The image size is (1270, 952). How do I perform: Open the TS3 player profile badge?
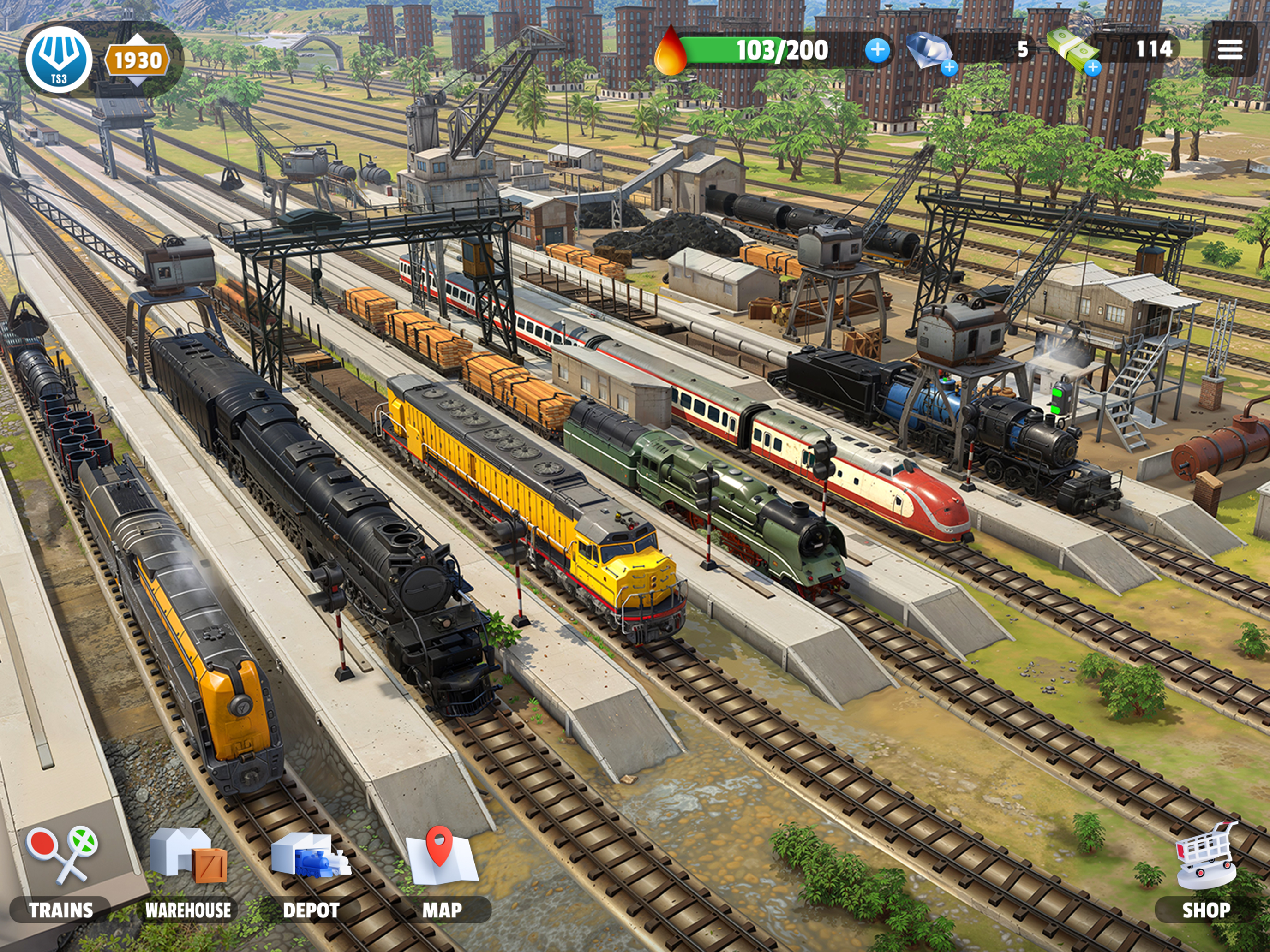point(59,59)
